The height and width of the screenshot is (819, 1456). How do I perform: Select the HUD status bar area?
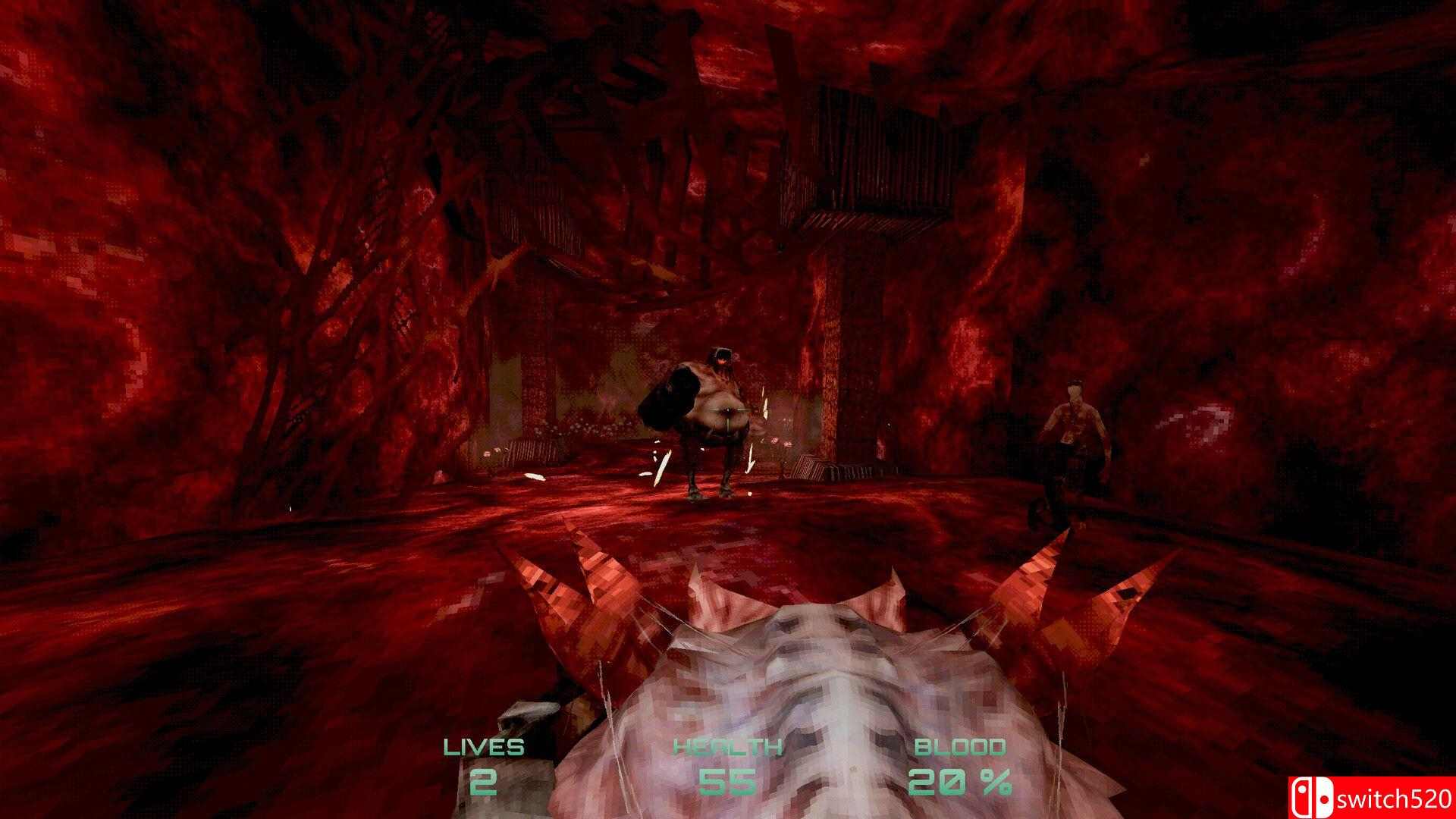click(728, 766)
